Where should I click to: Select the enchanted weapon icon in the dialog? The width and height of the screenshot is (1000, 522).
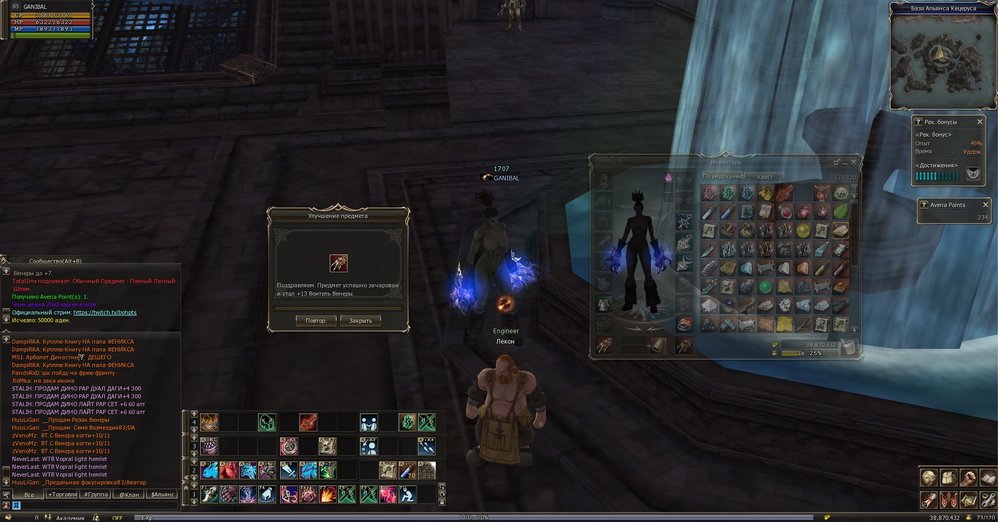point(338,262)
